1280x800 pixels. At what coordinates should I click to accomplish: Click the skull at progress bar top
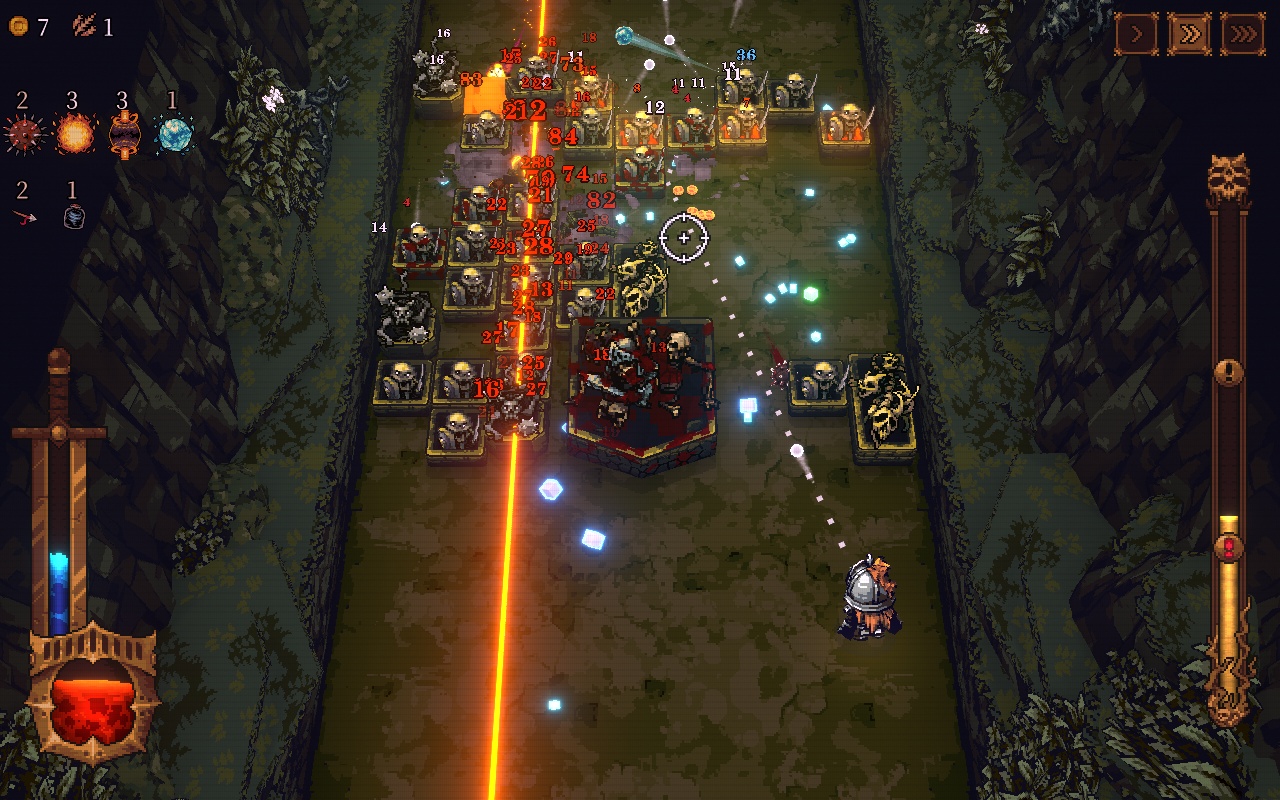[x=1228, y=180]
